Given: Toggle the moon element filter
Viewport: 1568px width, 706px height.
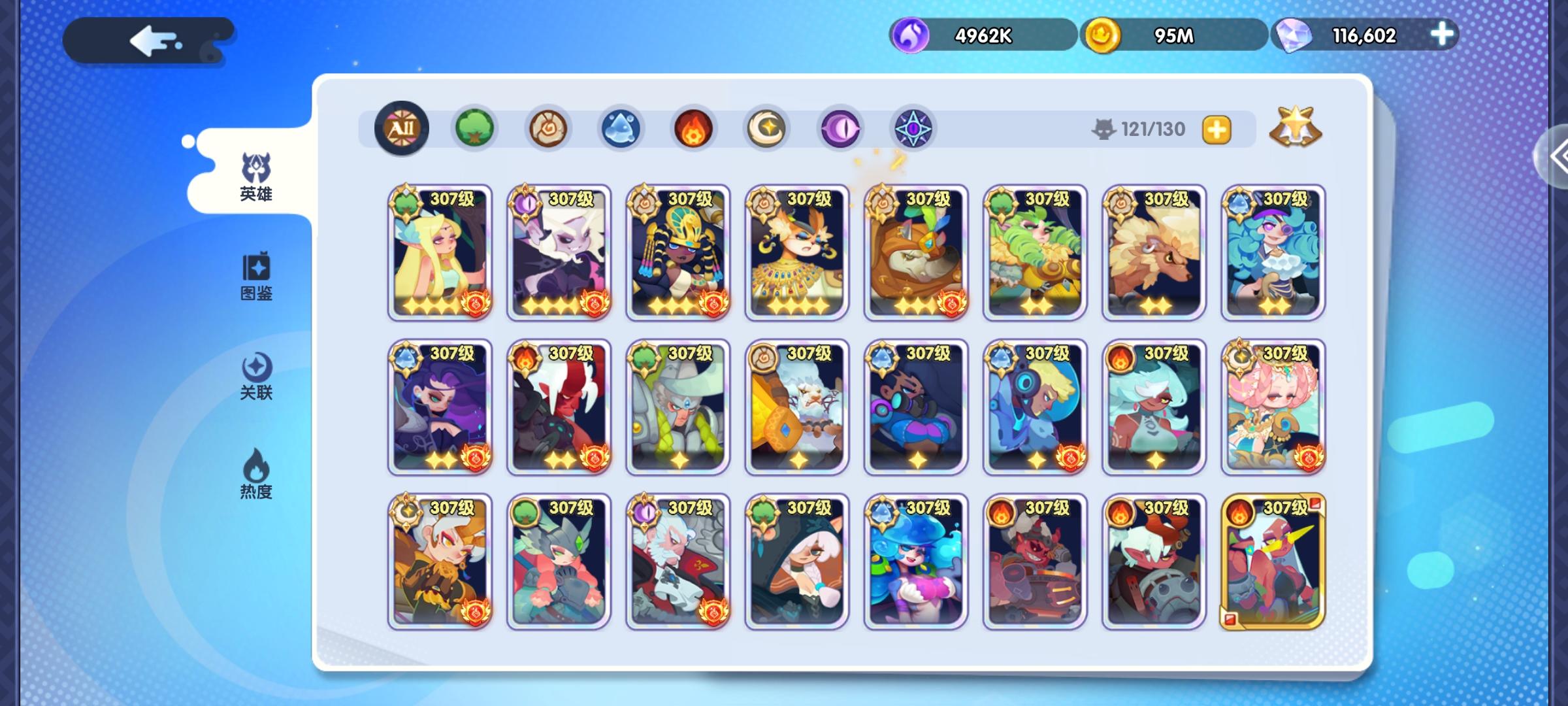Looking at the screenshot, I should click(768, 129).
